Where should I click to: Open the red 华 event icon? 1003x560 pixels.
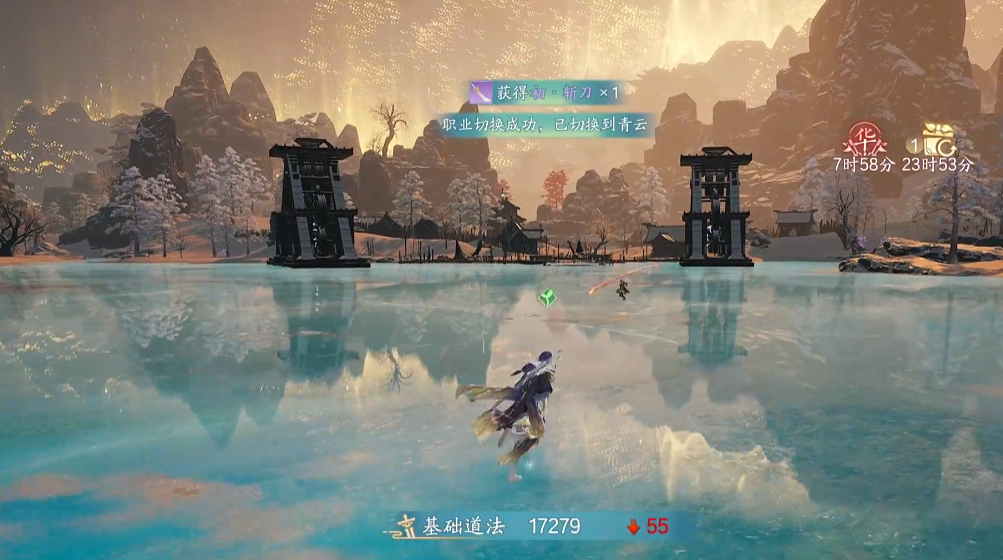(x=863, y=138)
